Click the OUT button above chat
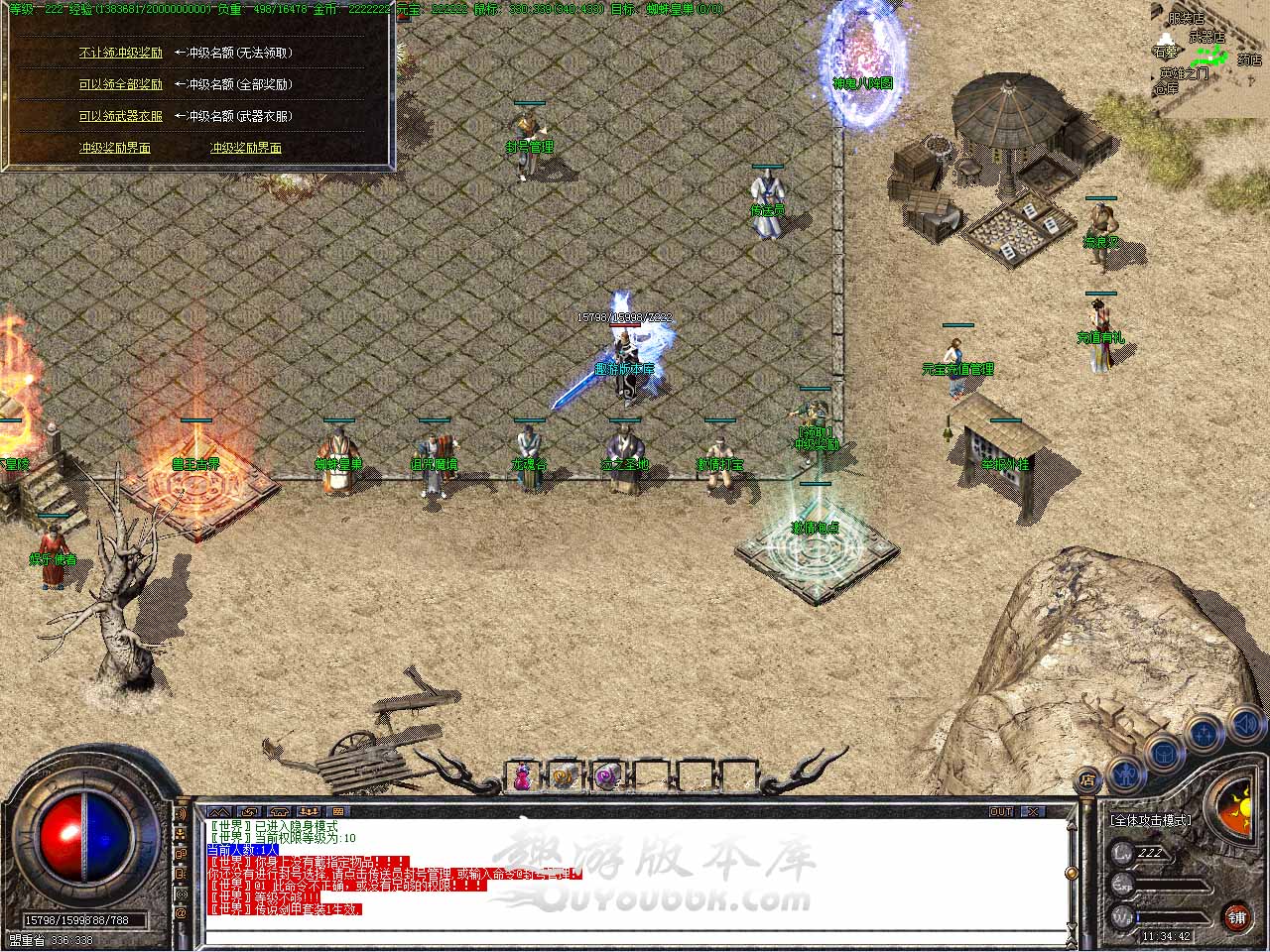1270x952 pixels. coord(1001,811)
